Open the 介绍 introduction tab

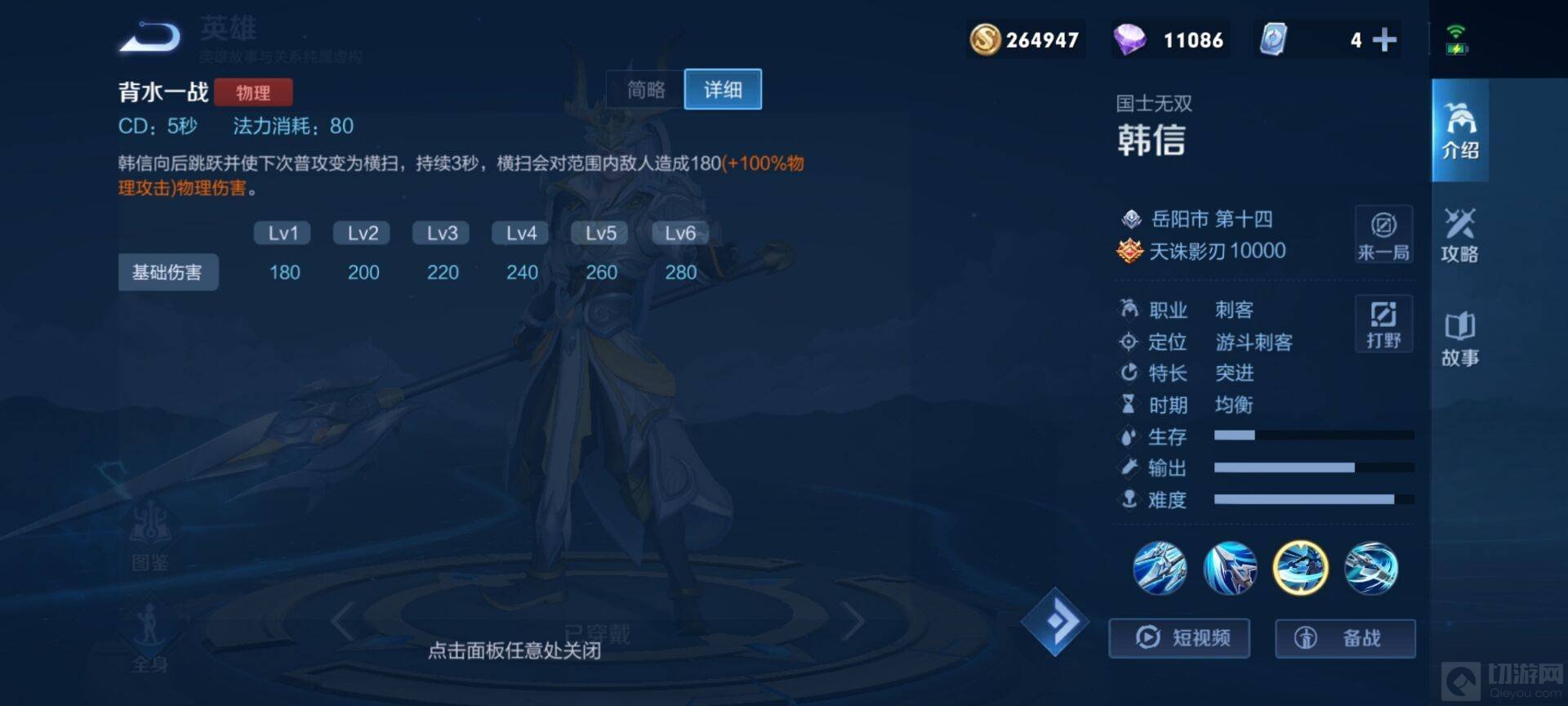tap(1459, 131)
